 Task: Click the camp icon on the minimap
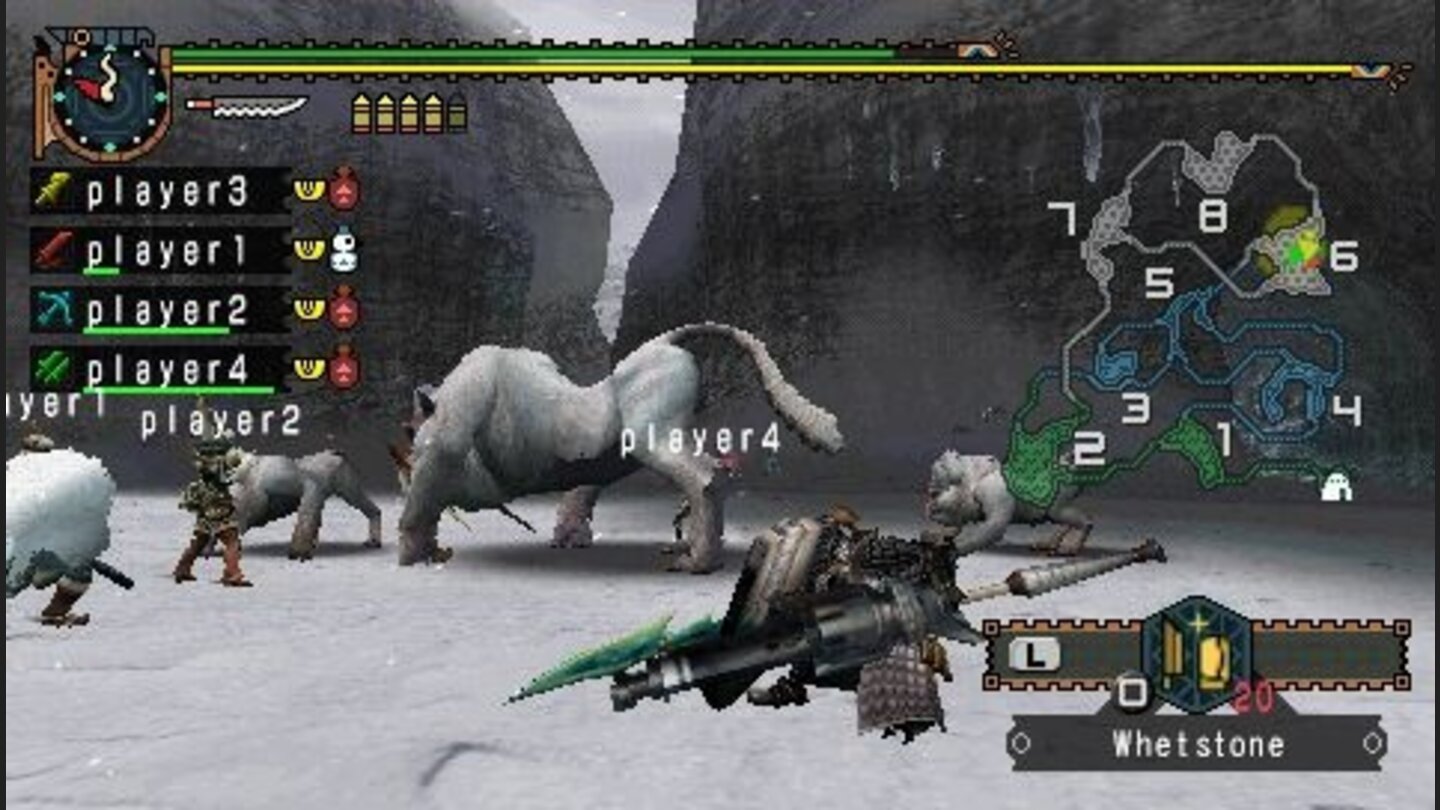[1337, 486]
